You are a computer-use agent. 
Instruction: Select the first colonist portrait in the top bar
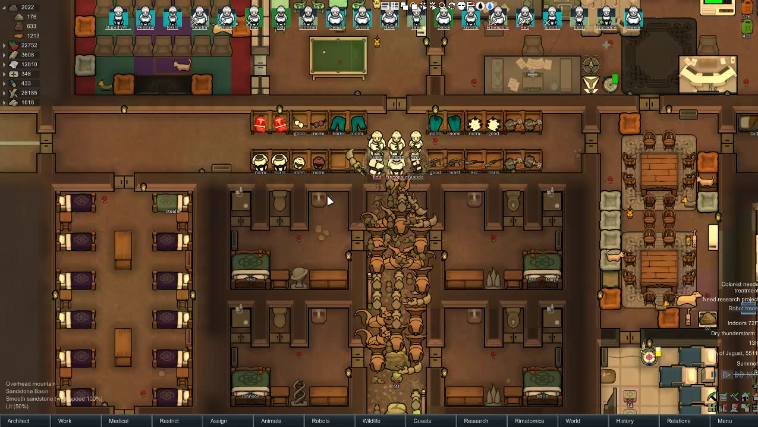coord(117,16)
